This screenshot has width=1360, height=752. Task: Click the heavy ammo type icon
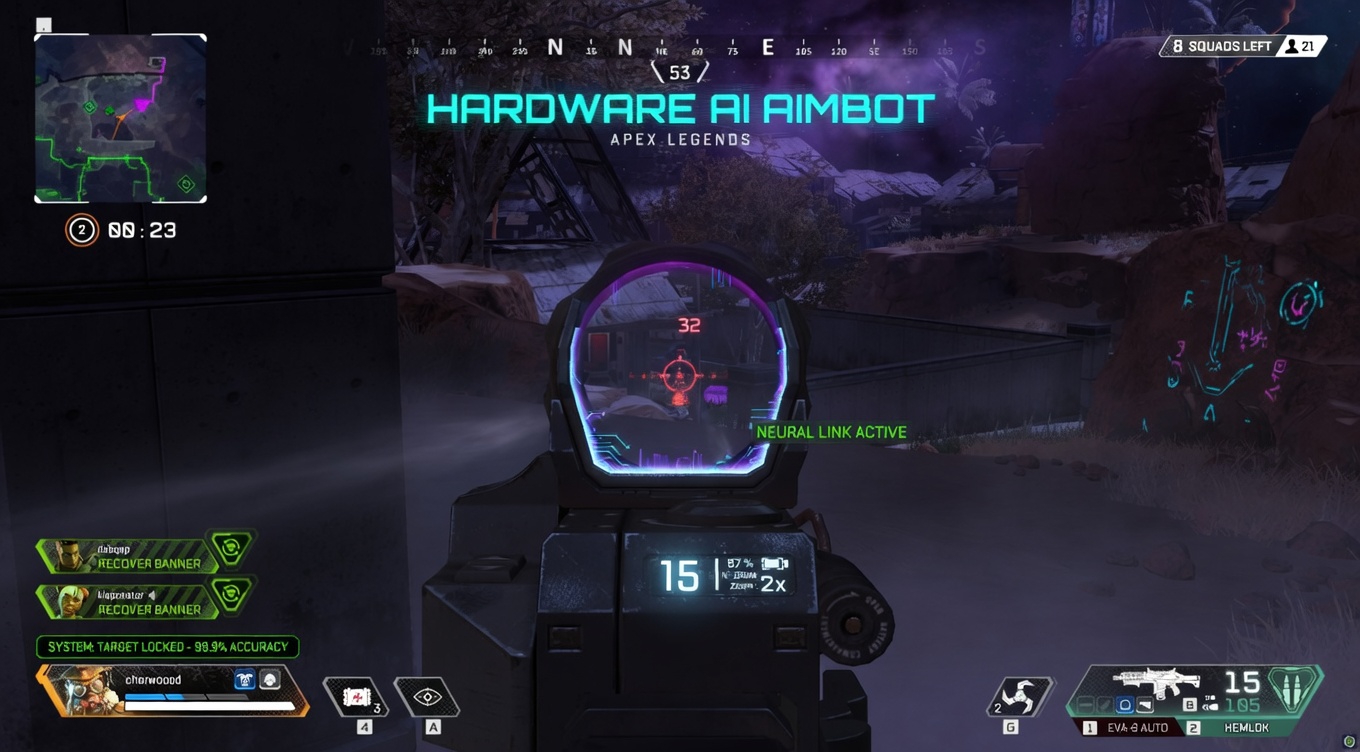[1297, 690]
